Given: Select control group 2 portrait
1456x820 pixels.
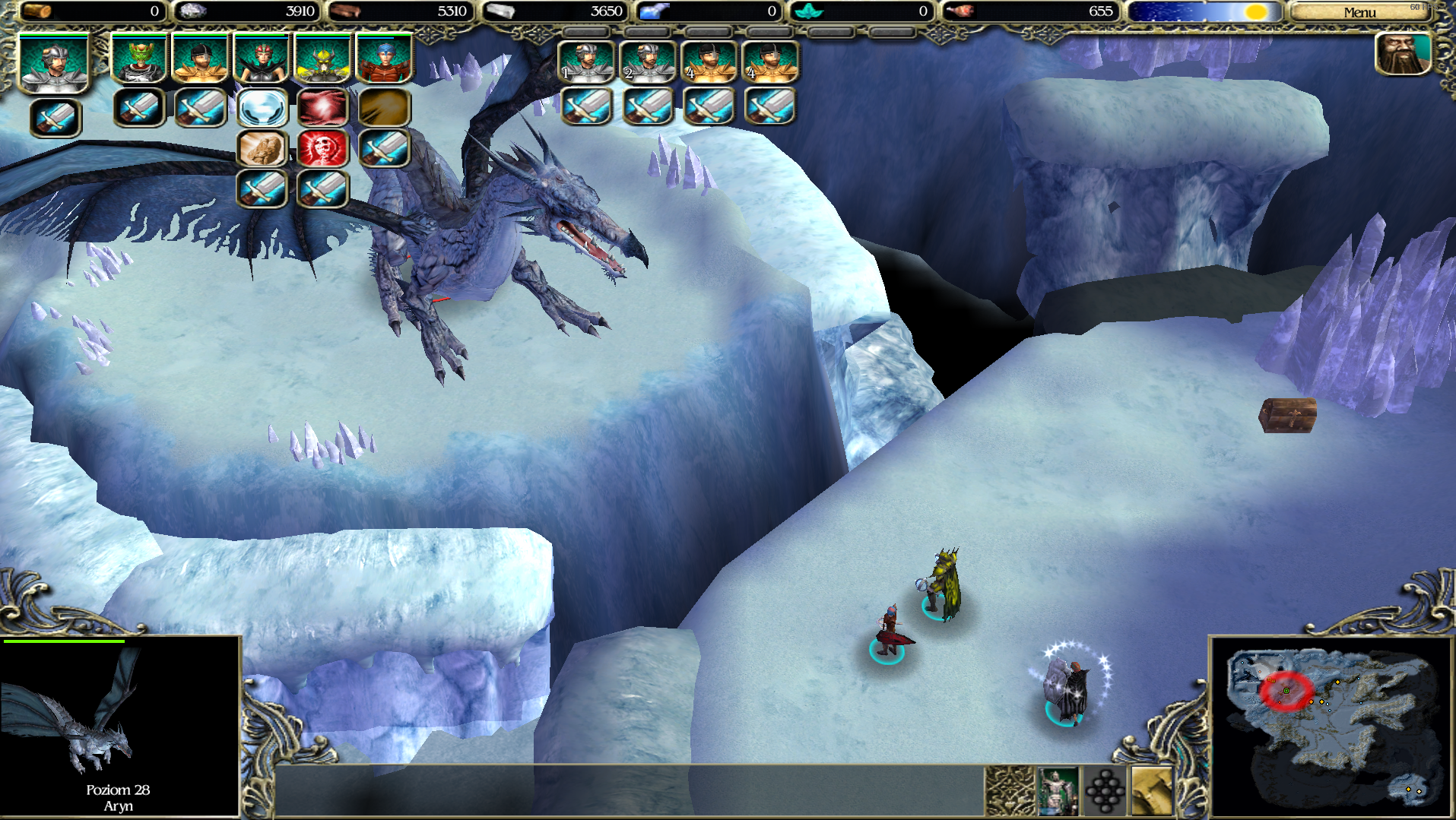Looking at the screenshot, I should coord(648,62).
